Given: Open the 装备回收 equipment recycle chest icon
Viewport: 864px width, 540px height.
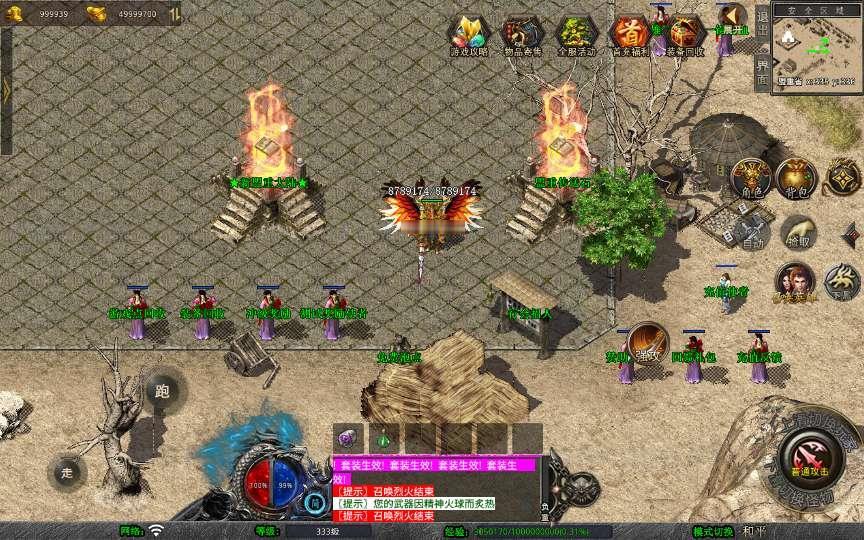Looking at the screenshot, I should click(x=684, y=34).
